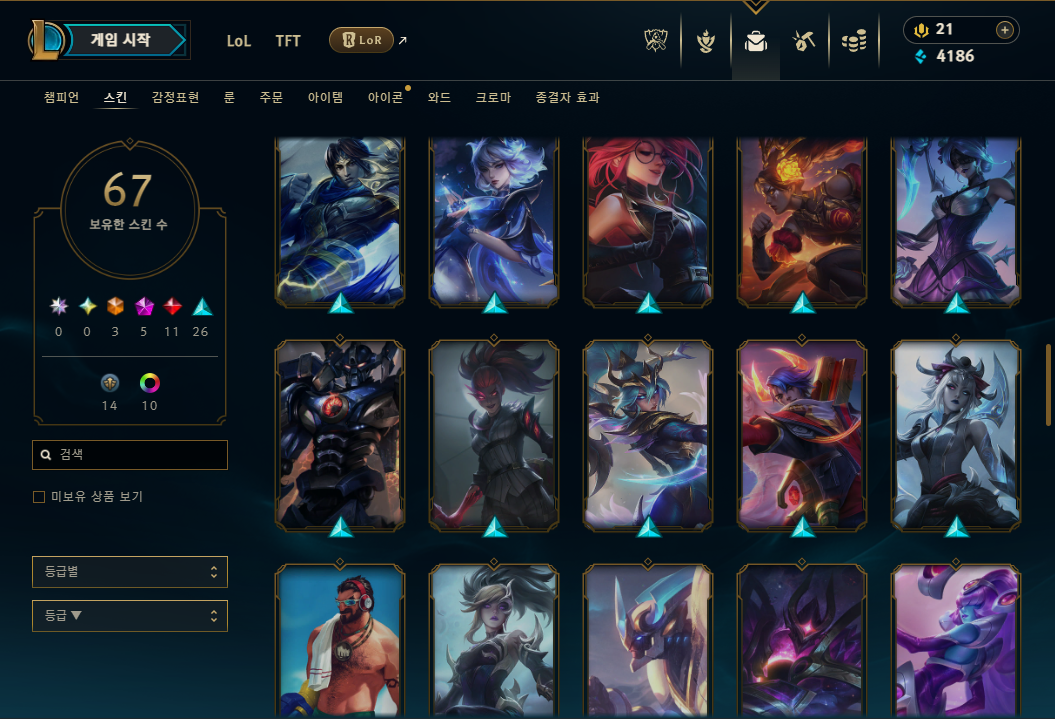The width and height of the screenshot is (1055, 720).
Task: Open the 챔피언 collection tab
Action: 62,98
